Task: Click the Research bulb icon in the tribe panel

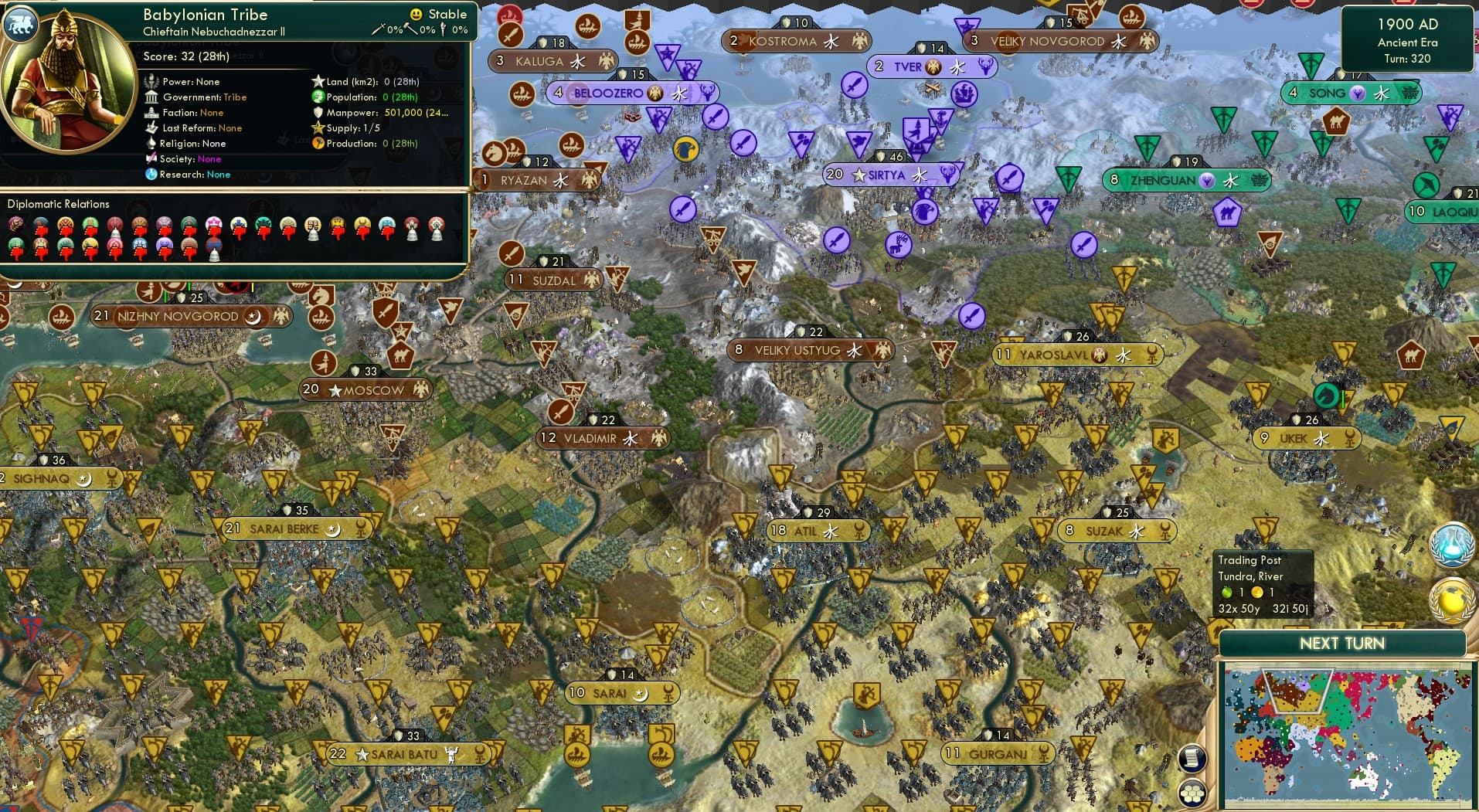Action: coord(151,175)
